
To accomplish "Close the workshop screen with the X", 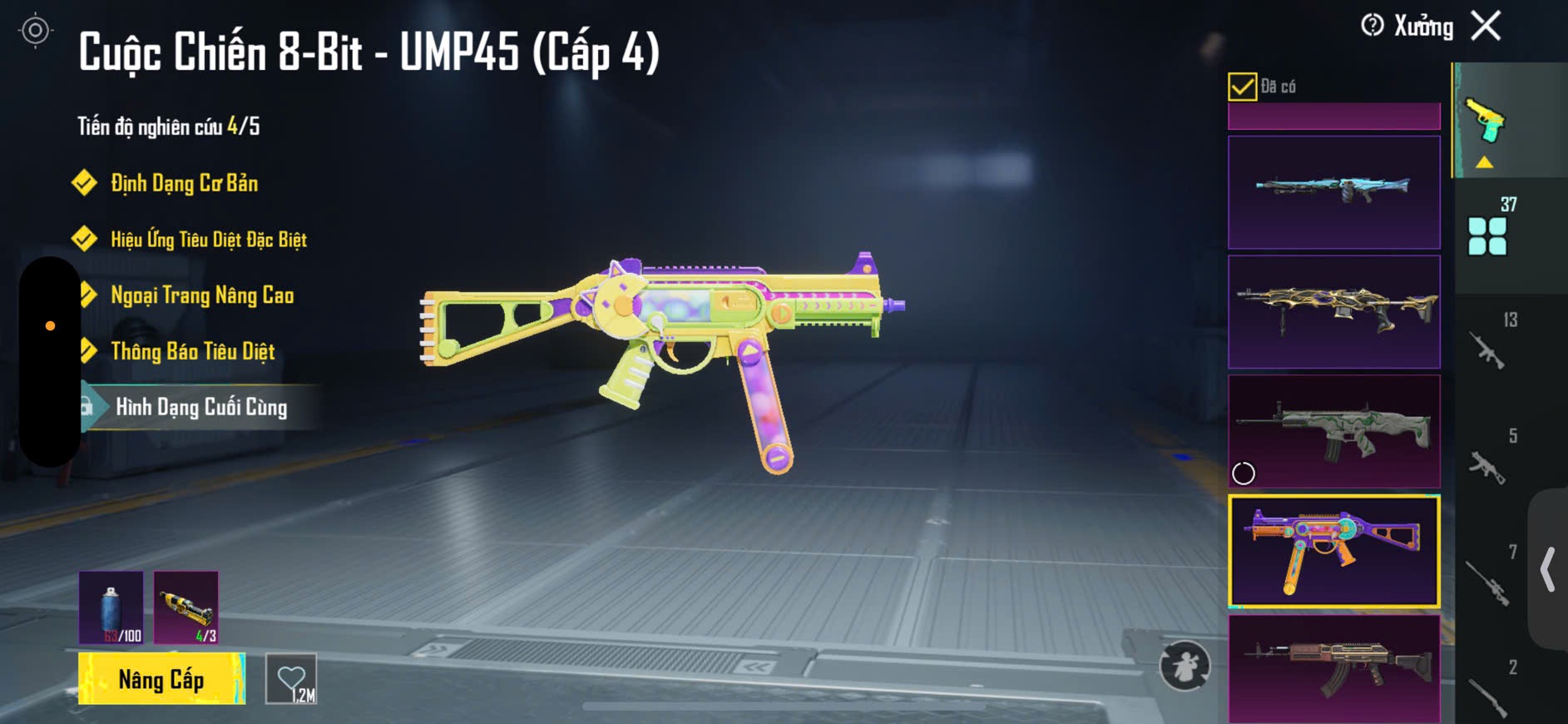I will pyautogui.click(x=1486, y=26).
